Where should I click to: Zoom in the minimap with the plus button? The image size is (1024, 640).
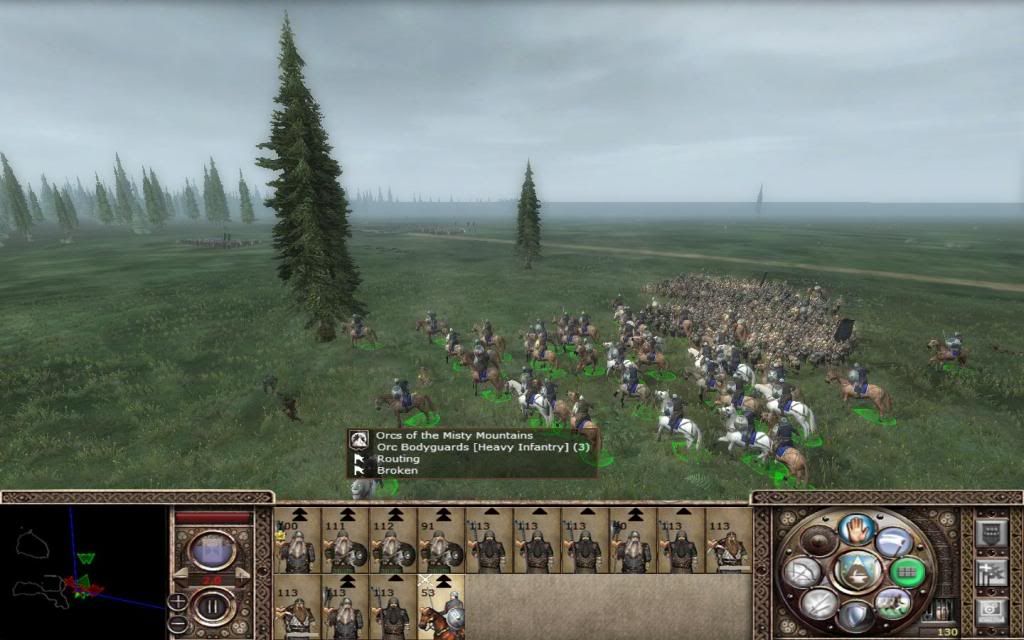point(177,601)
